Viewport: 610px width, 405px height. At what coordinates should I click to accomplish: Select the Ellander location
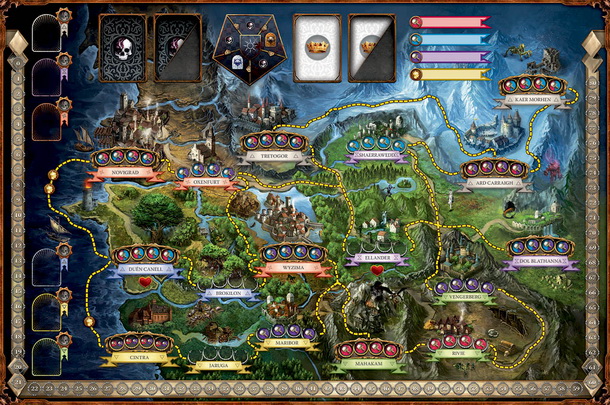[377, 258]
